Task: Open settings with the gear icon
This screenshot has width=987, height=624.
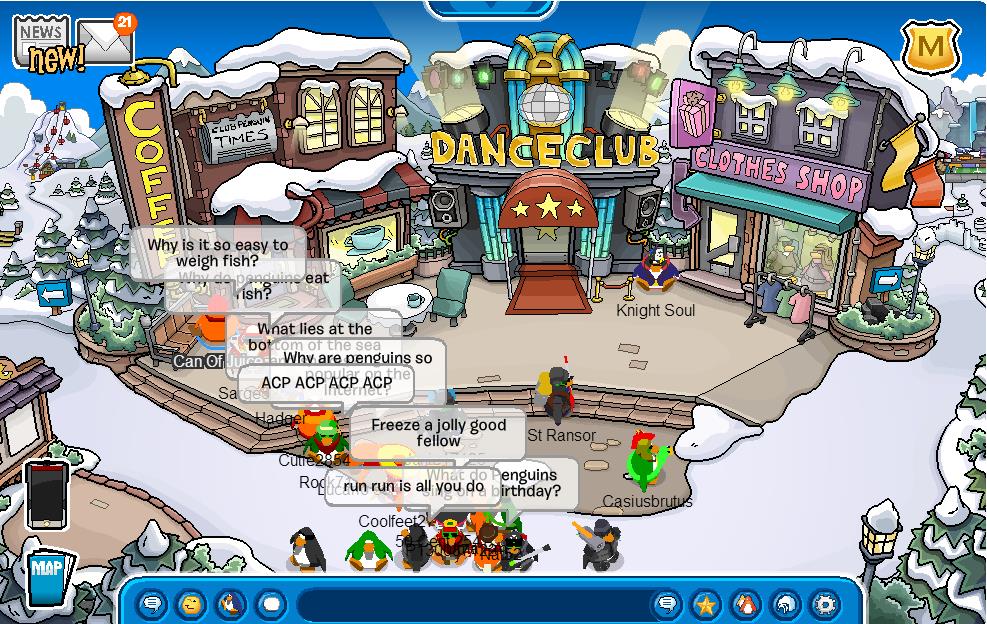Action: point(825,604)
